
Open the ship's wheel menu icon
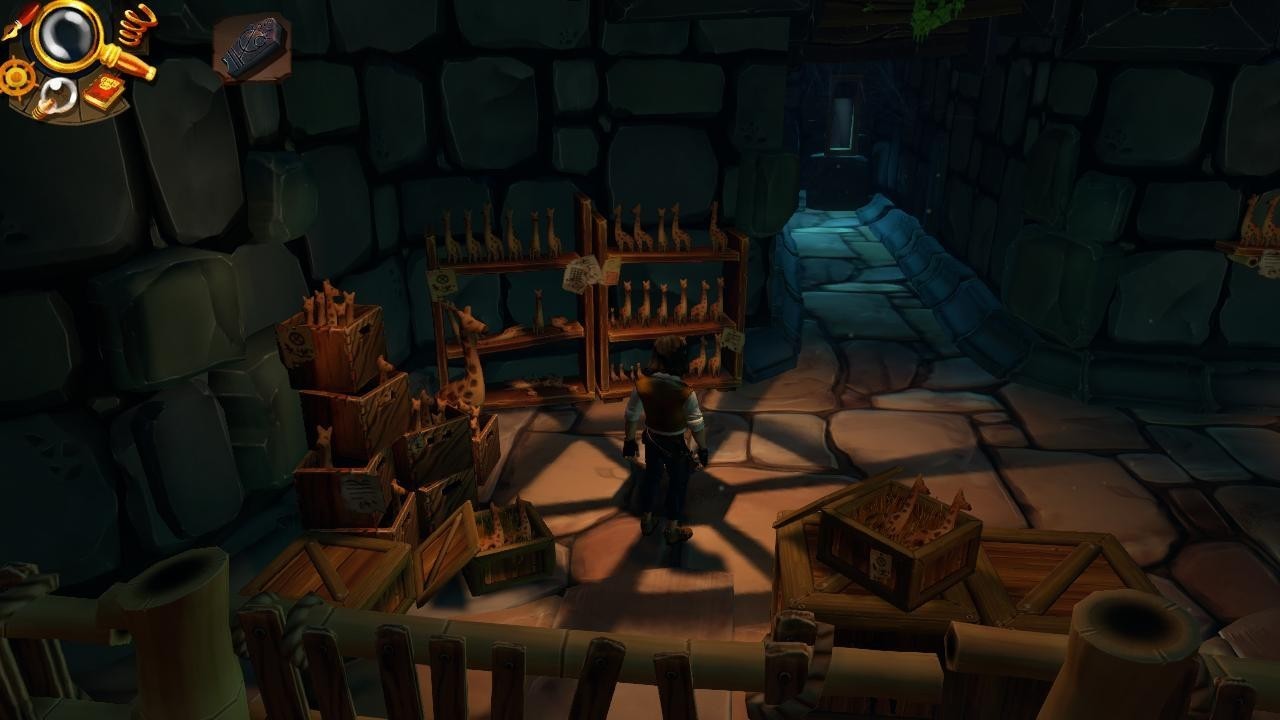click(15, 77)
